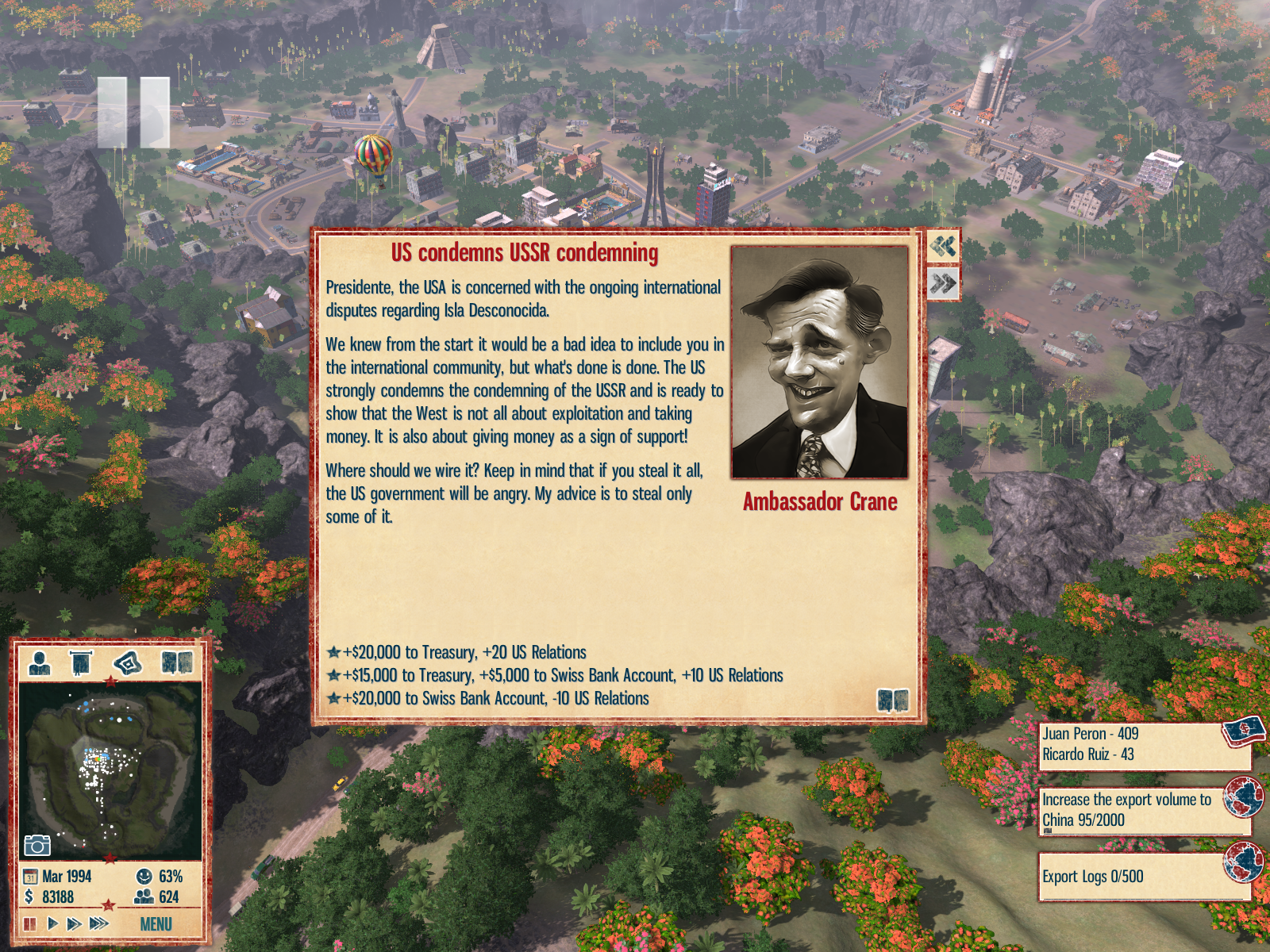This screenshot has height=952, width=1270.
Task: Open the China export volume objective
Action: [1143, 810]
